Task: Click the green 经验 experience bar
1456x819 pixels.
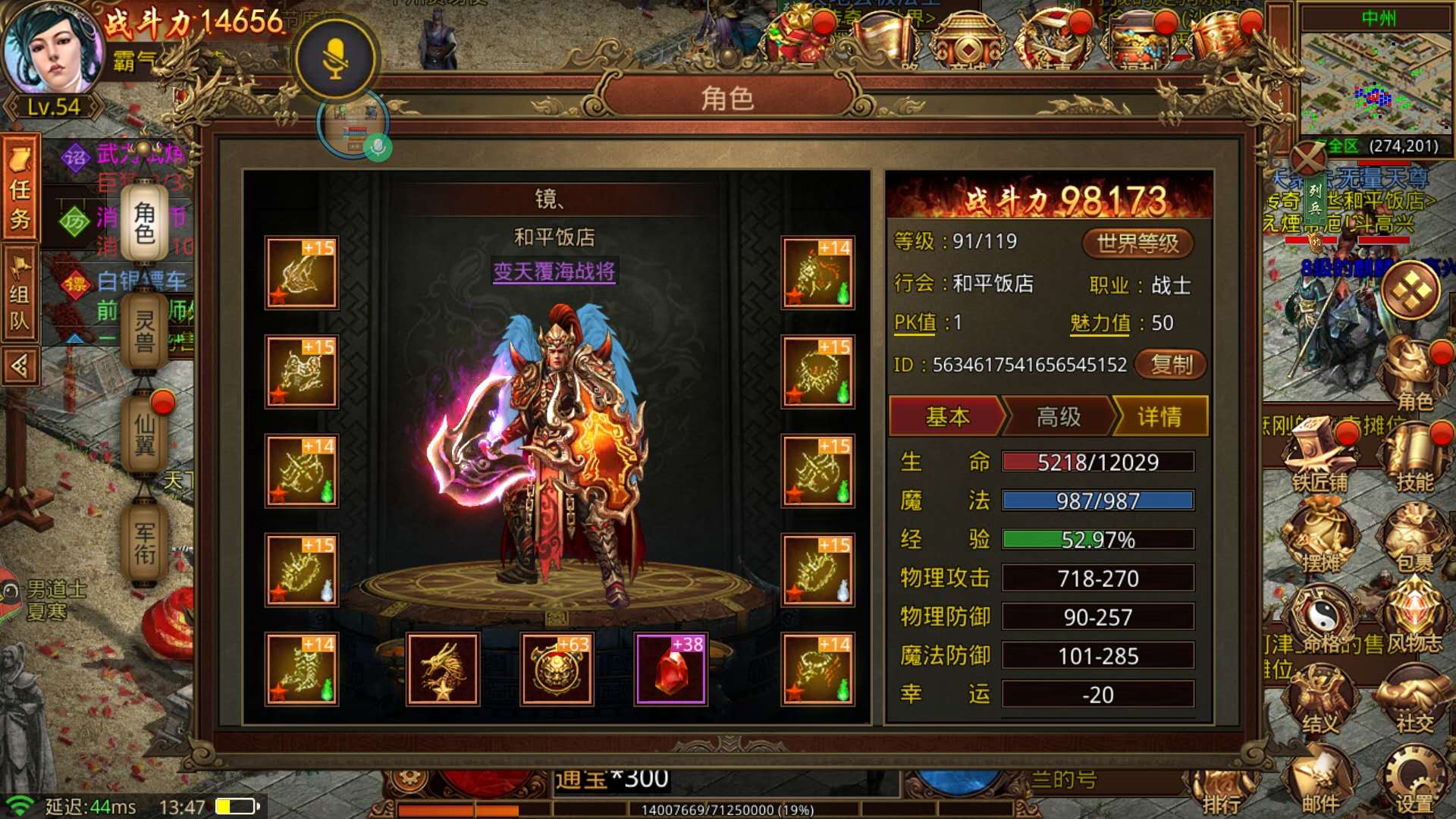Action: tap(1098, 541)
